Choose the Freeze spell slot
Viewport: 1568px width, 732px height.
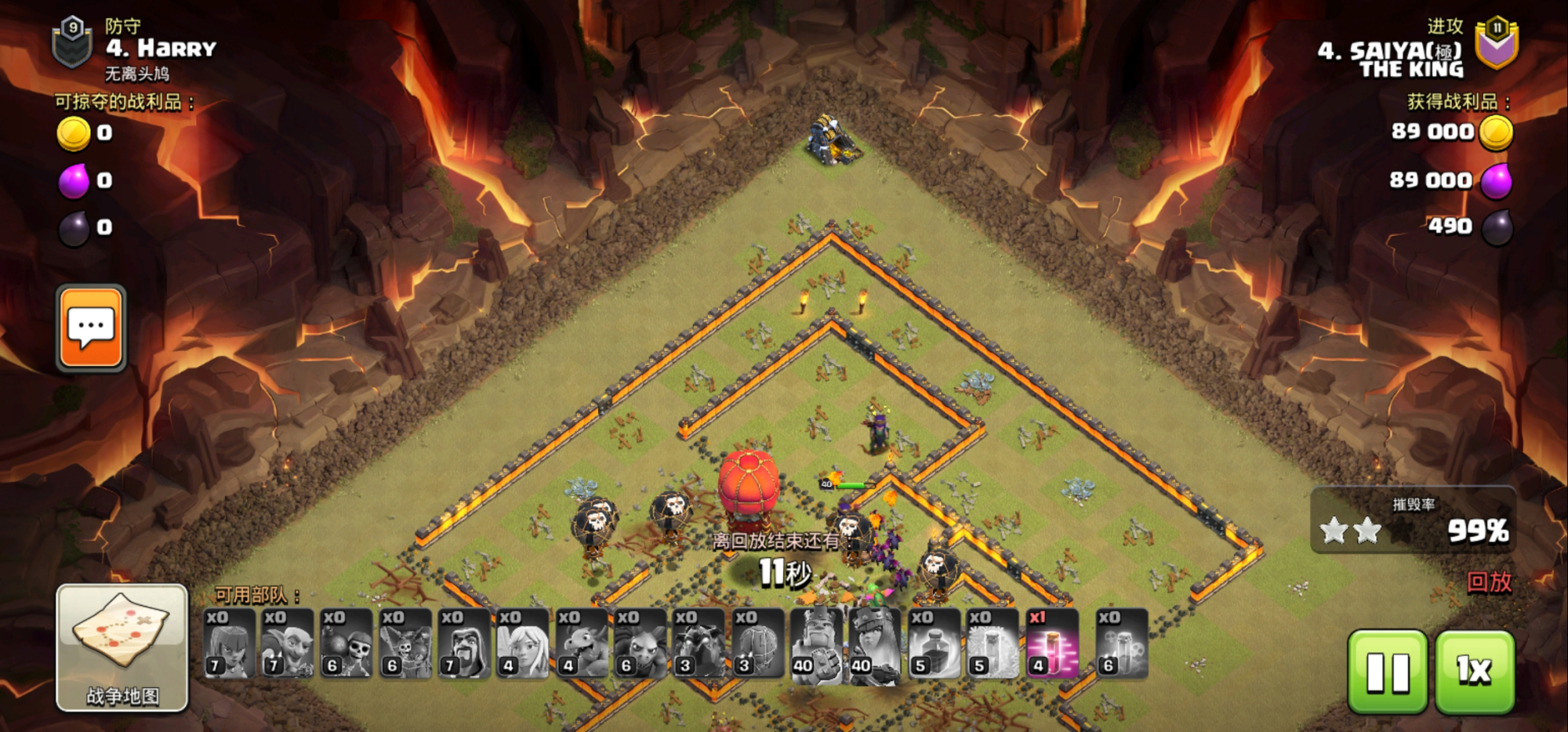(993, 643)
